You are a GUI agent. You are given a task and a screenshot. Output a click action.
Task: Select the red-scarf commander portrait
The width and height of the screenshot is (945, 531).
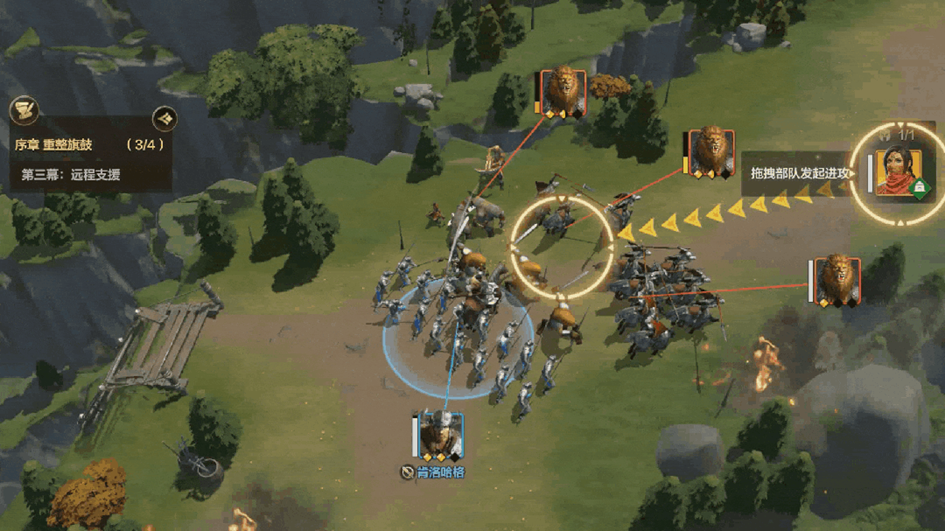(x=894, y=171)
